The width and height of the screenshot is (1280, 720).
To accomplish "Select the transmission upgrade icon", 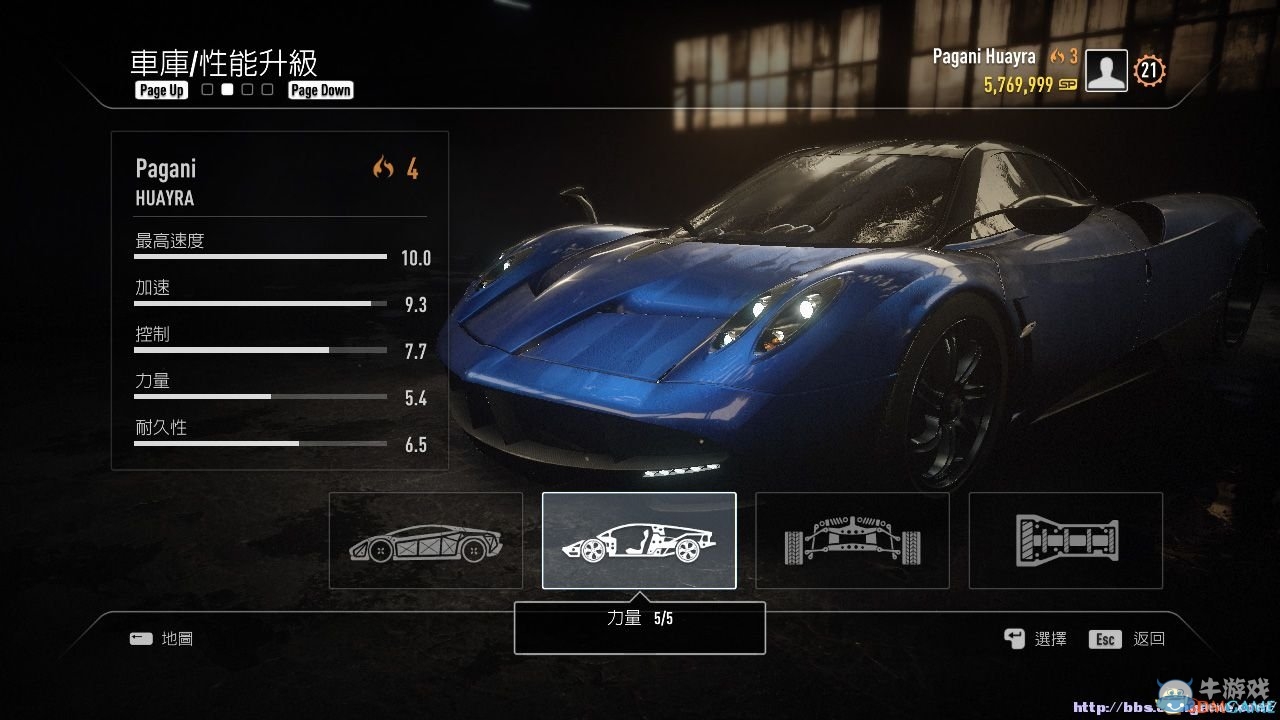I will (x=1065, y=540).
